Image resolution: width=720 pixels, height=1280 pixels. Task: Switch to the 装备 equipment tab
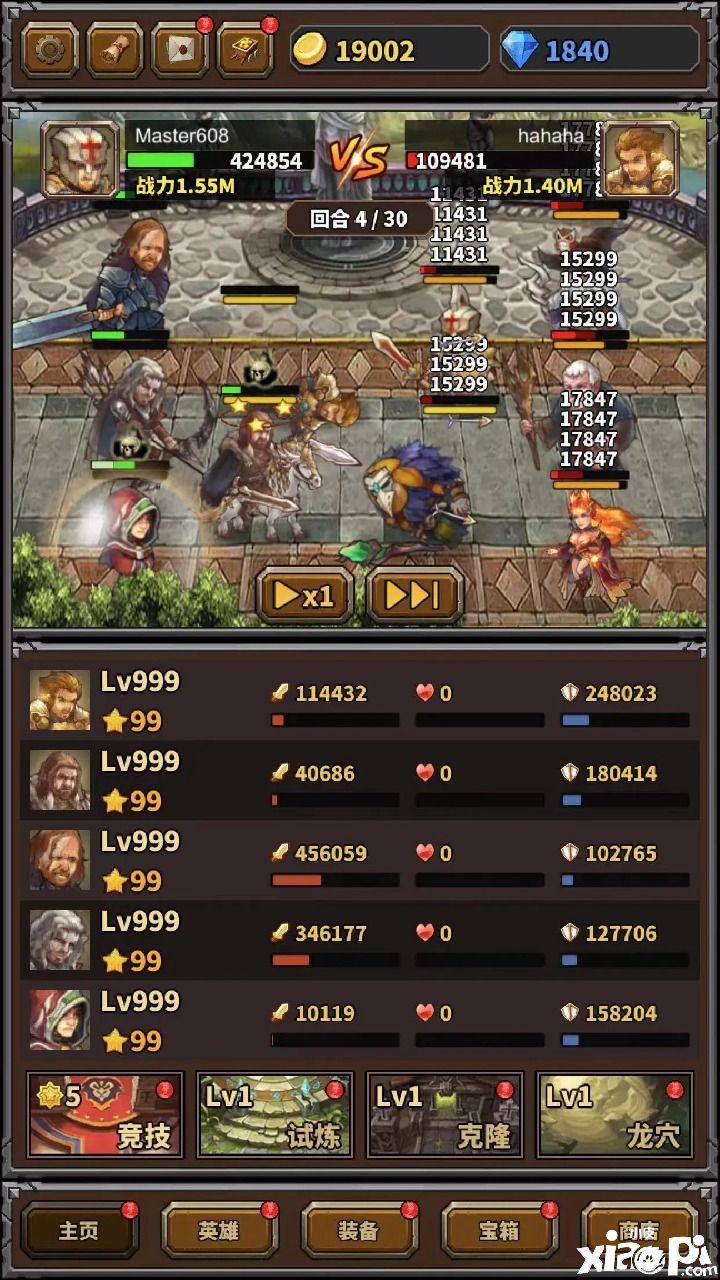pos(359,1230)
